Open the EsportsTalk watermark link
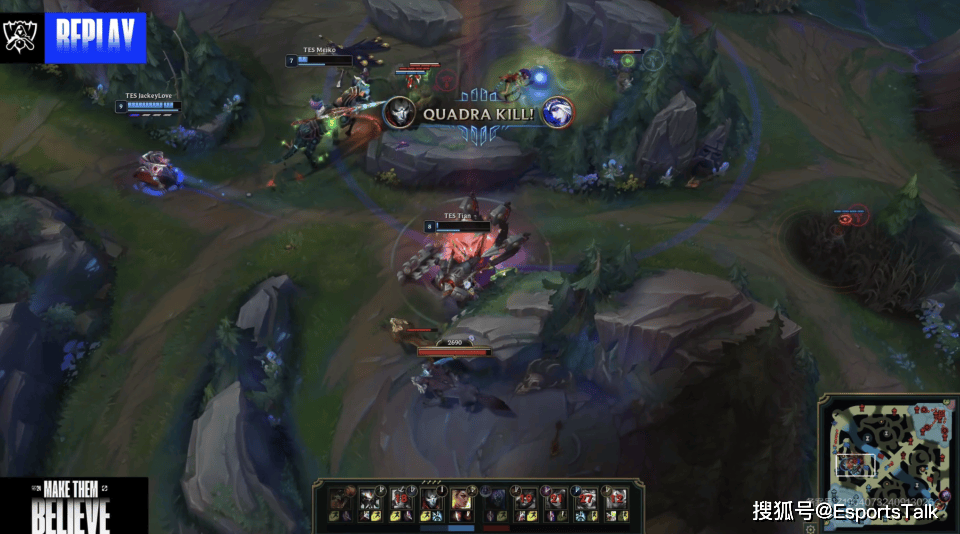Viewport: 960px width, 534px height. pos(846,512)
